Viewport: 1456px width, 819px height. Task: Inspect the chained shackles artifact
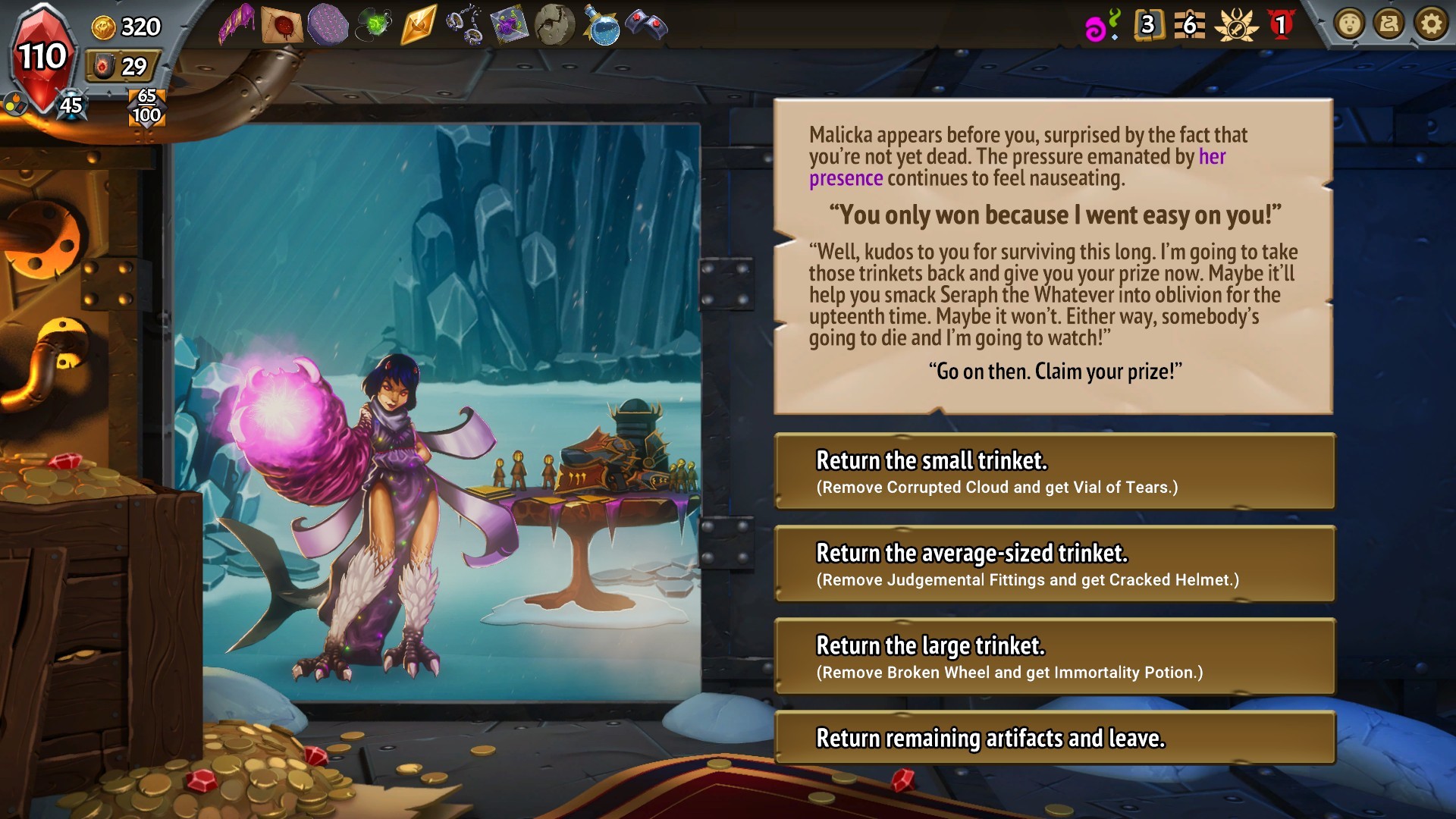click(x=464, y=26)
